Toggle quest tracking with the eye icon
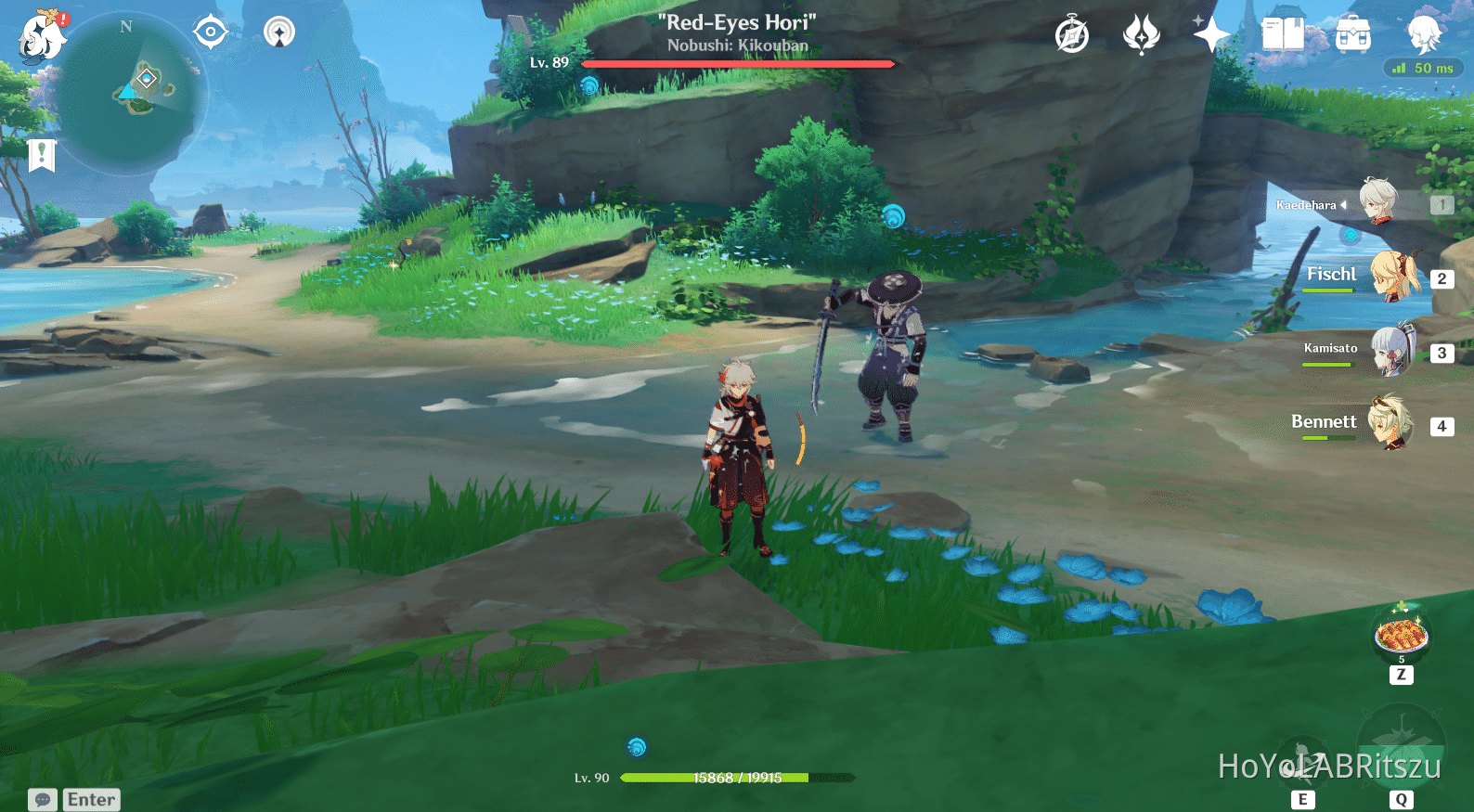Screen dimensions: 1474x812 coord(213,31)
